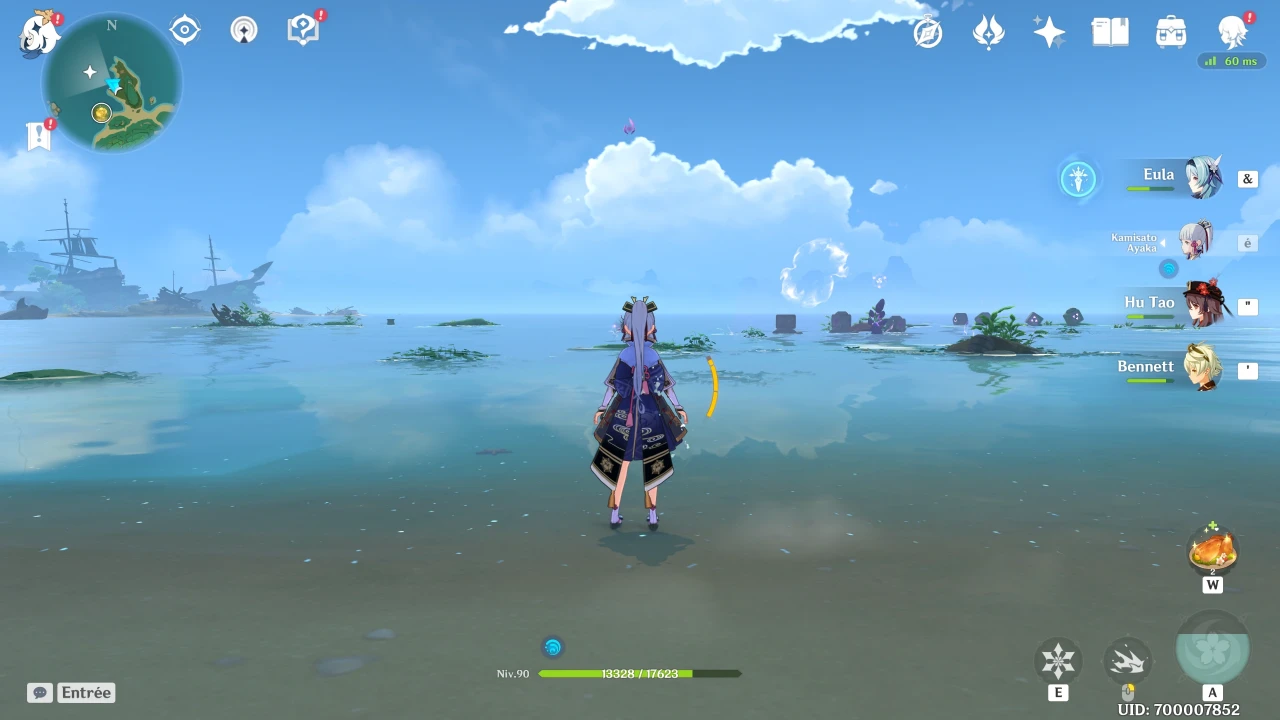Click the character HP bar
Screen dimensions: 1280x720
(x=640, y=674)
